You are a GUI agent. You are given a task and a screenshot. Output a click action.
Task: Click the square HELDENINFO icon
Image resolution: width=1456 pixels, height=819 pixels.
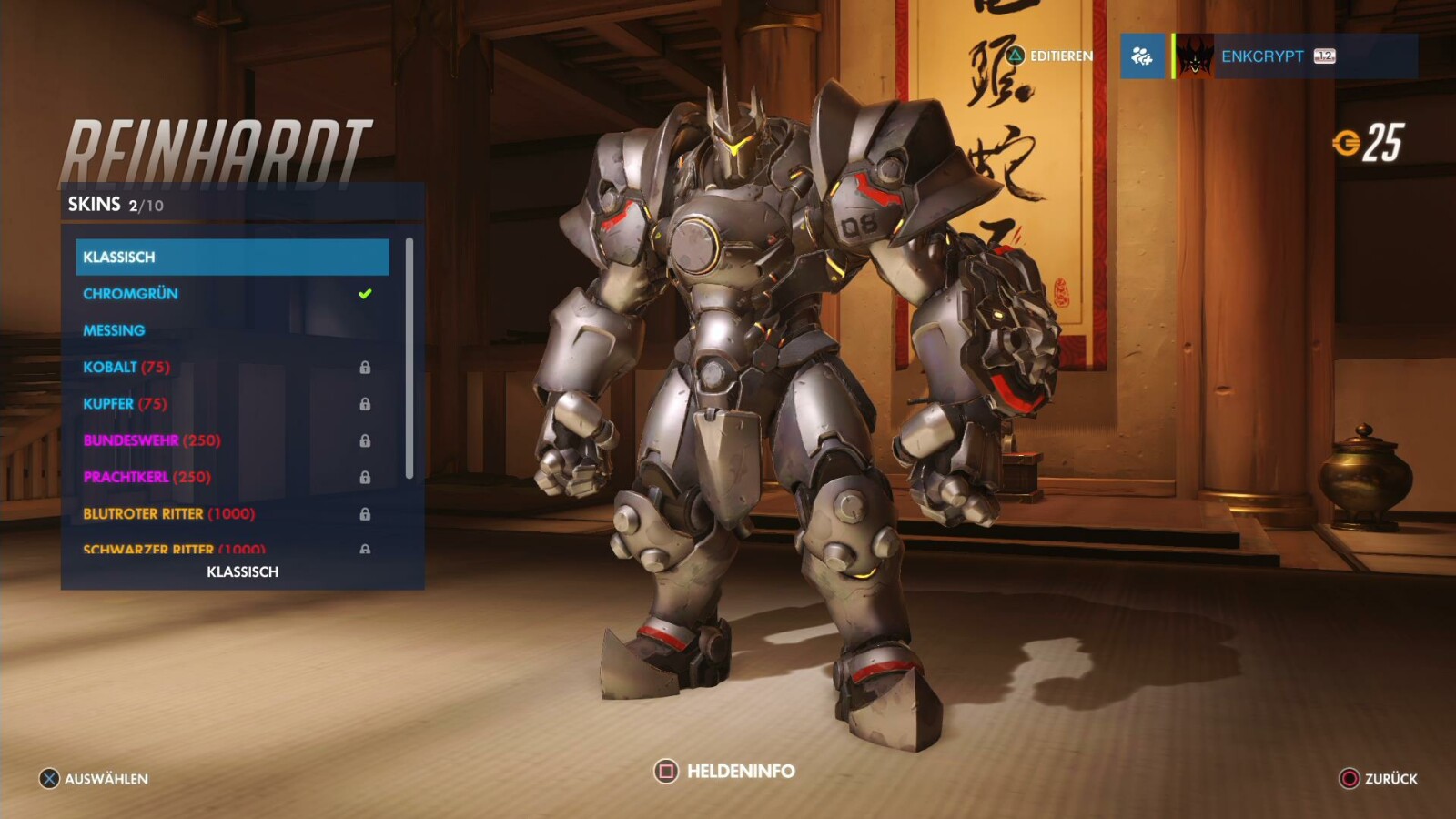(x=669, y=770)
